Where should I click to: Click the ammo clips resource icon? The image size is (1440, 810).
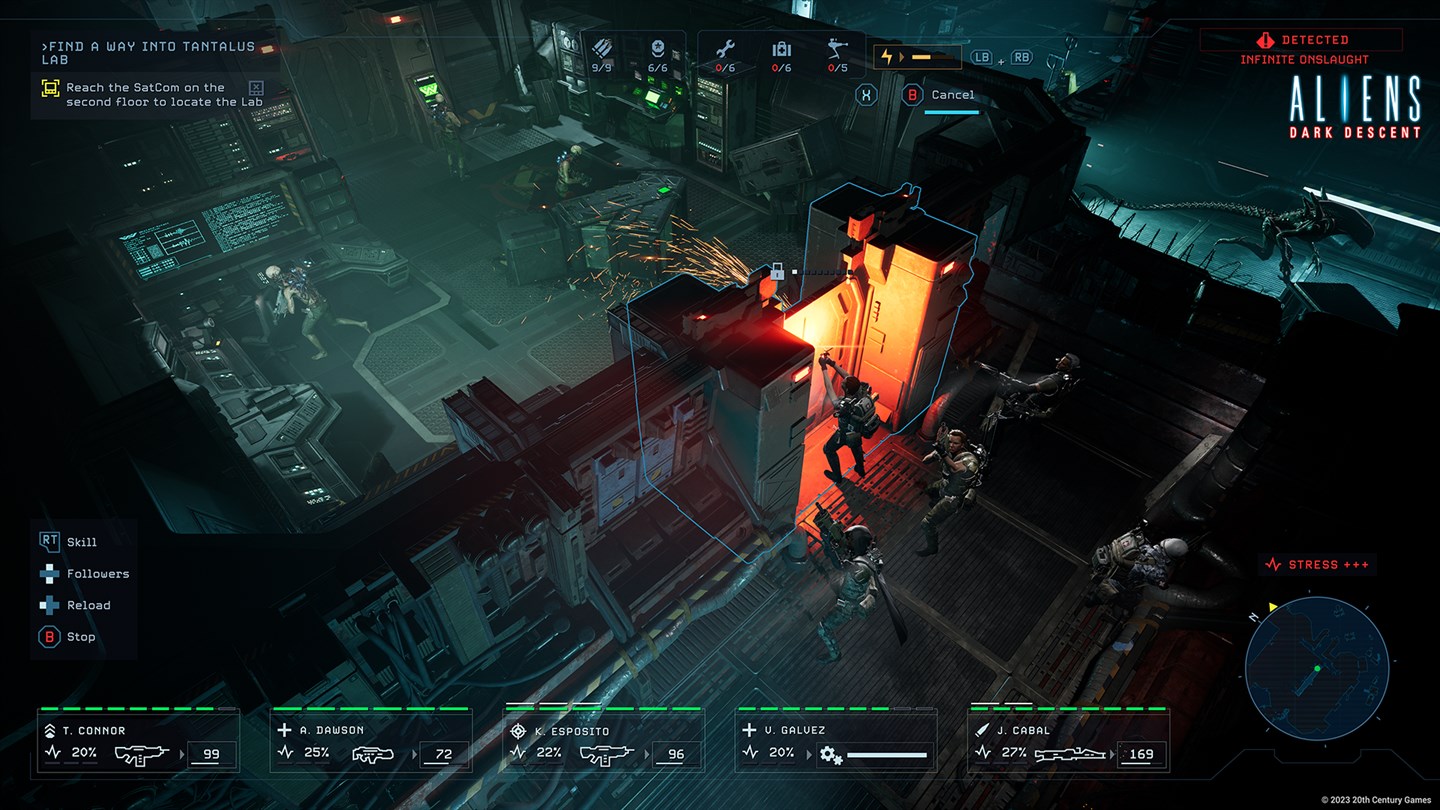pos(602,49)
